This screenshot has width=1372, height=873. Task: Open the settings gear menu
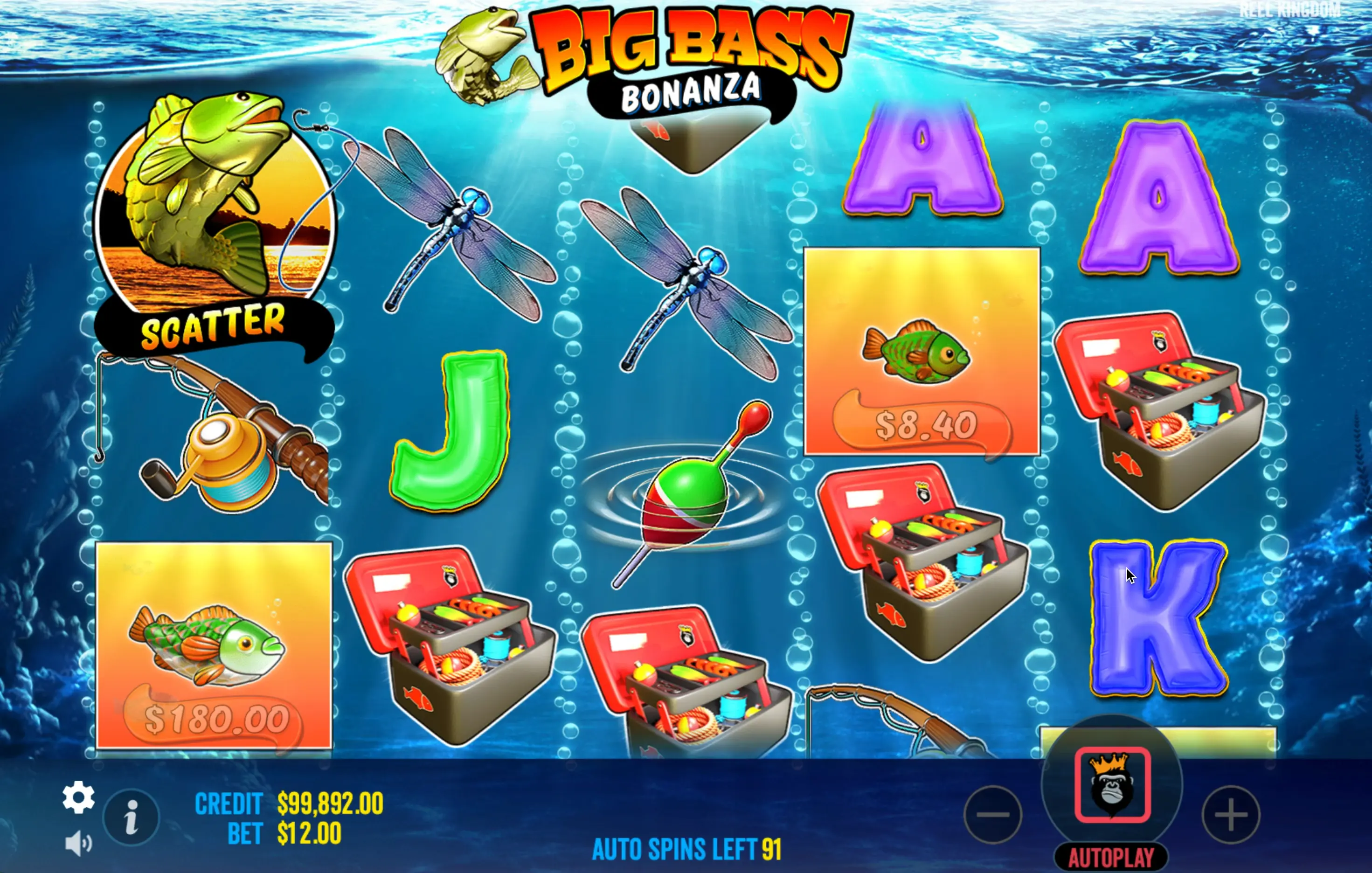(x=78, y=797)
